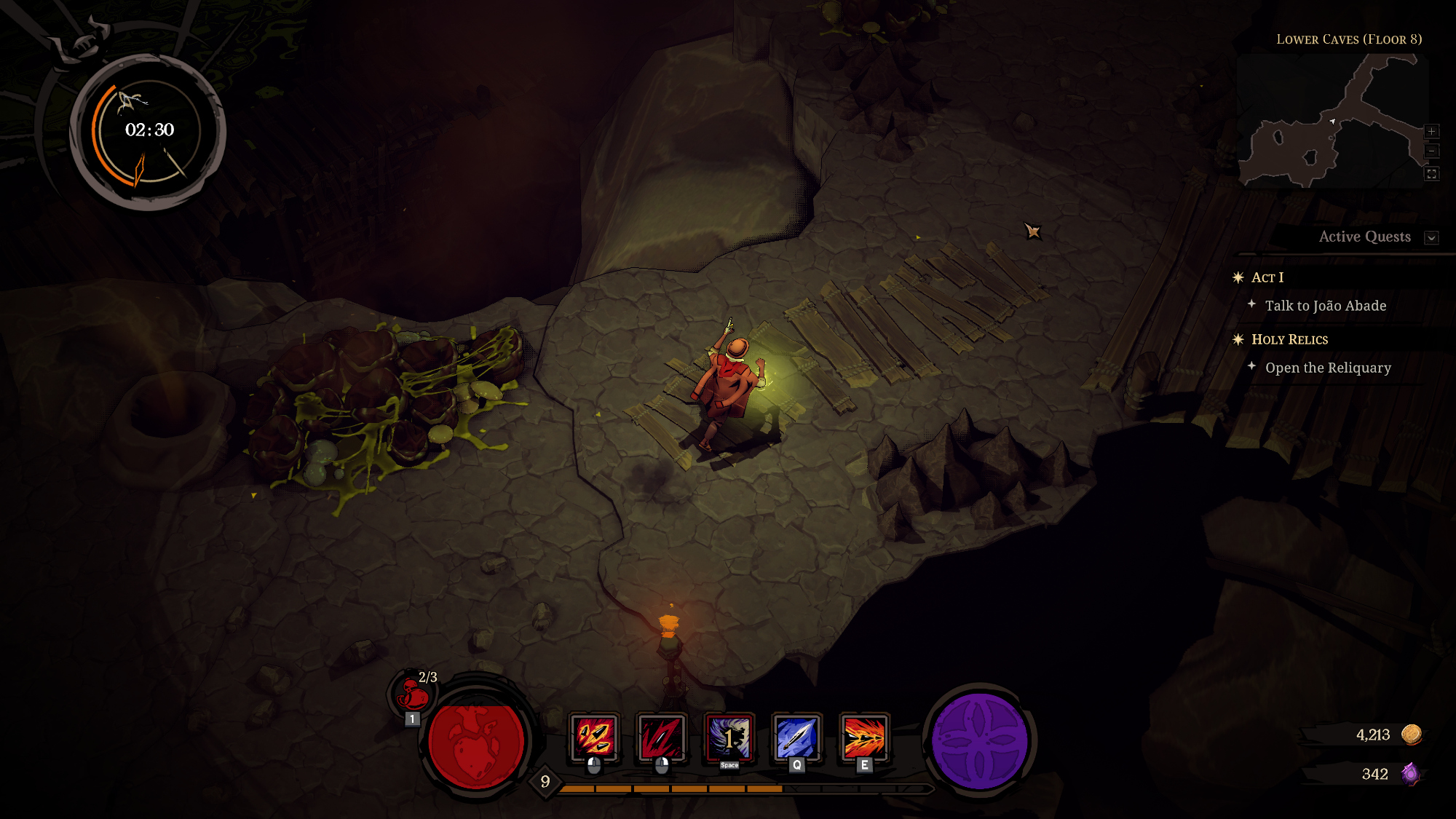1456x819 pixels.
Task: Select the Holy Relics quest header
Action: point(1289,339)
